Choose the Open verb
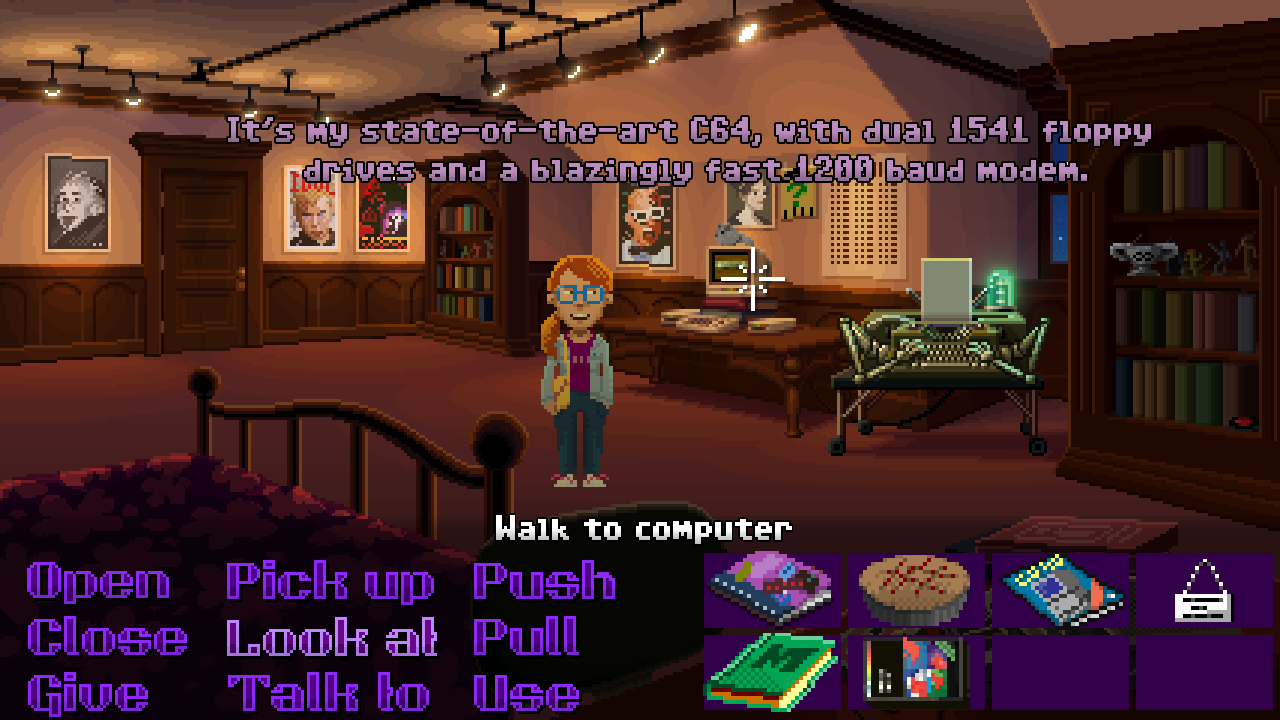1280x720 pixels. 95,583
